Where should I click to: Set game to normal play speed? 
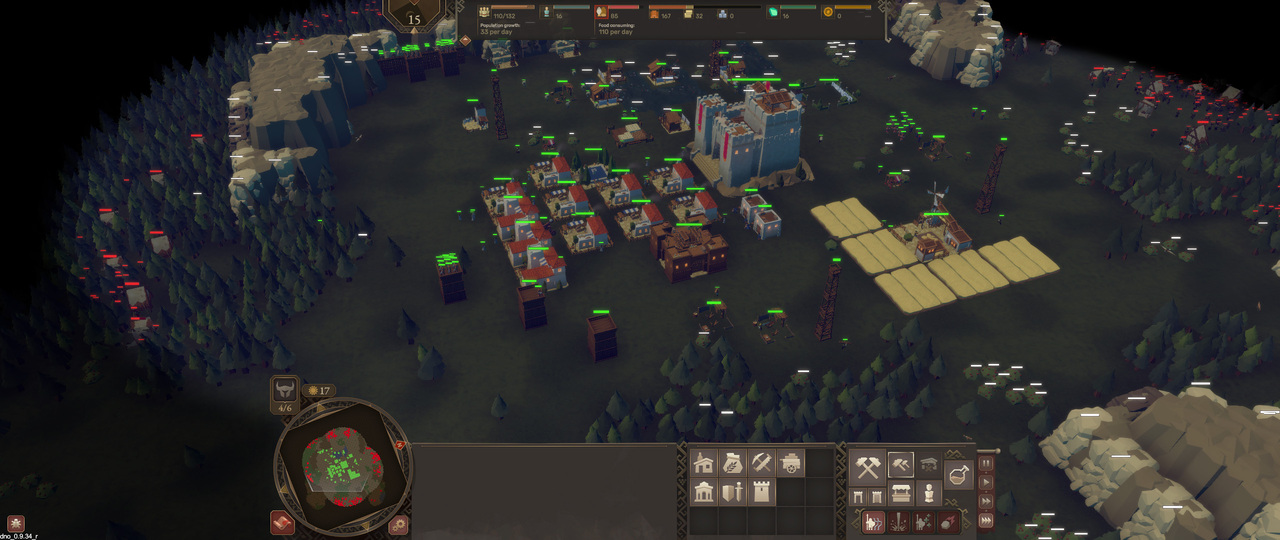pos(986,482)
